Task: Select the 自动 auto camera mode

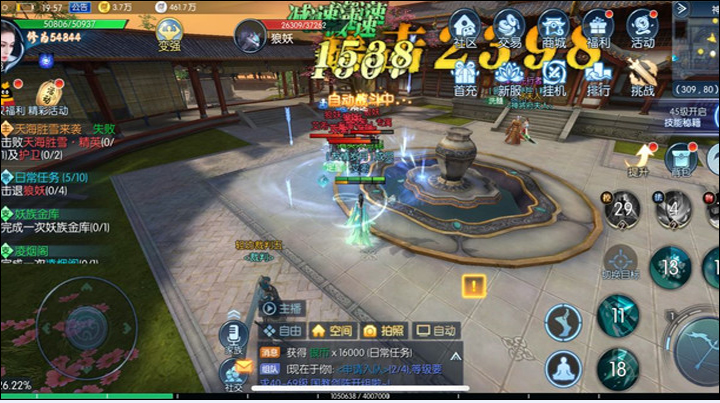Action: (436, 331)
